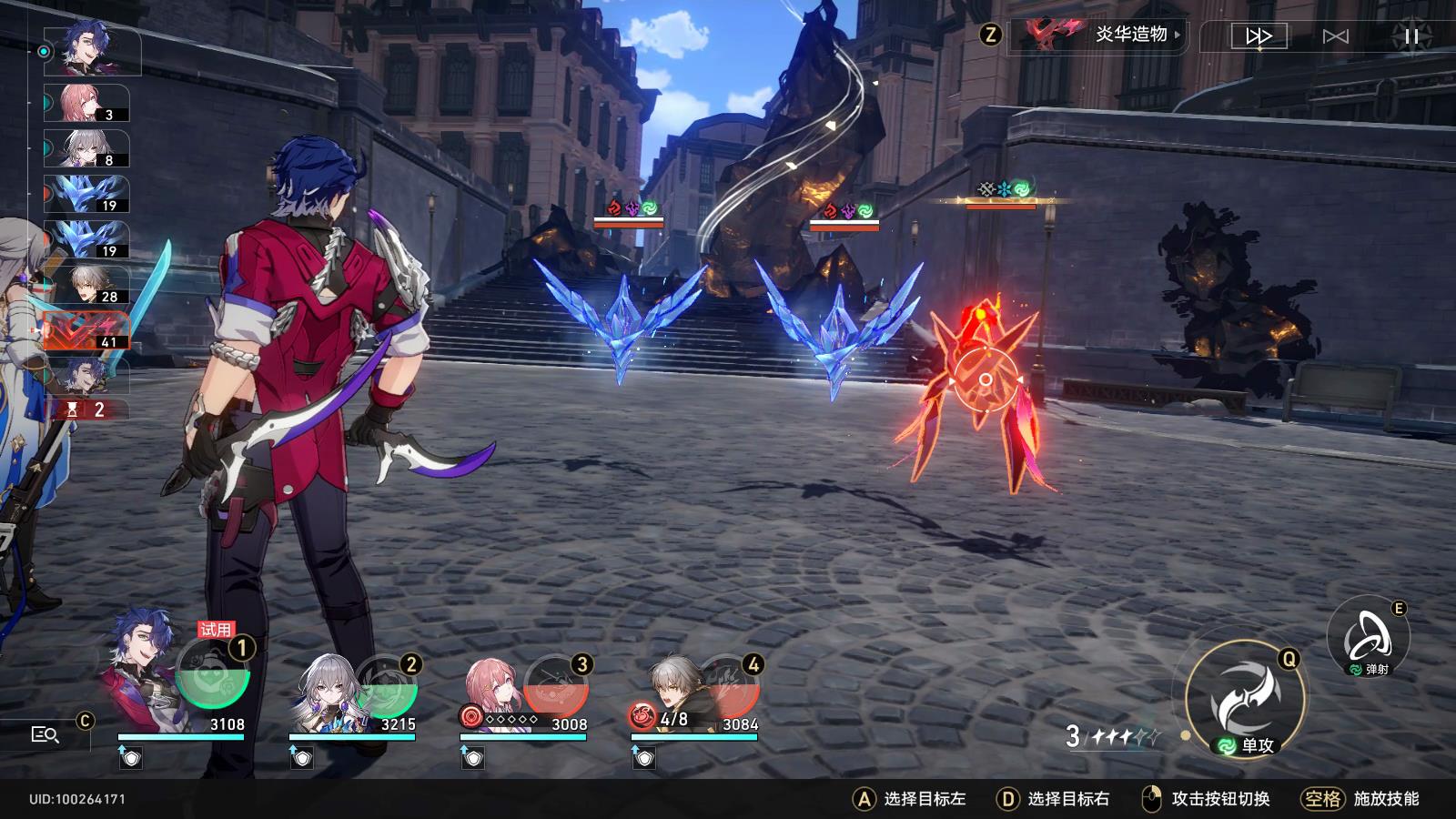Toggle auto-battle mode
Screen dimensions: 1456x819
pyautogui.click(x=1335, y=36)
